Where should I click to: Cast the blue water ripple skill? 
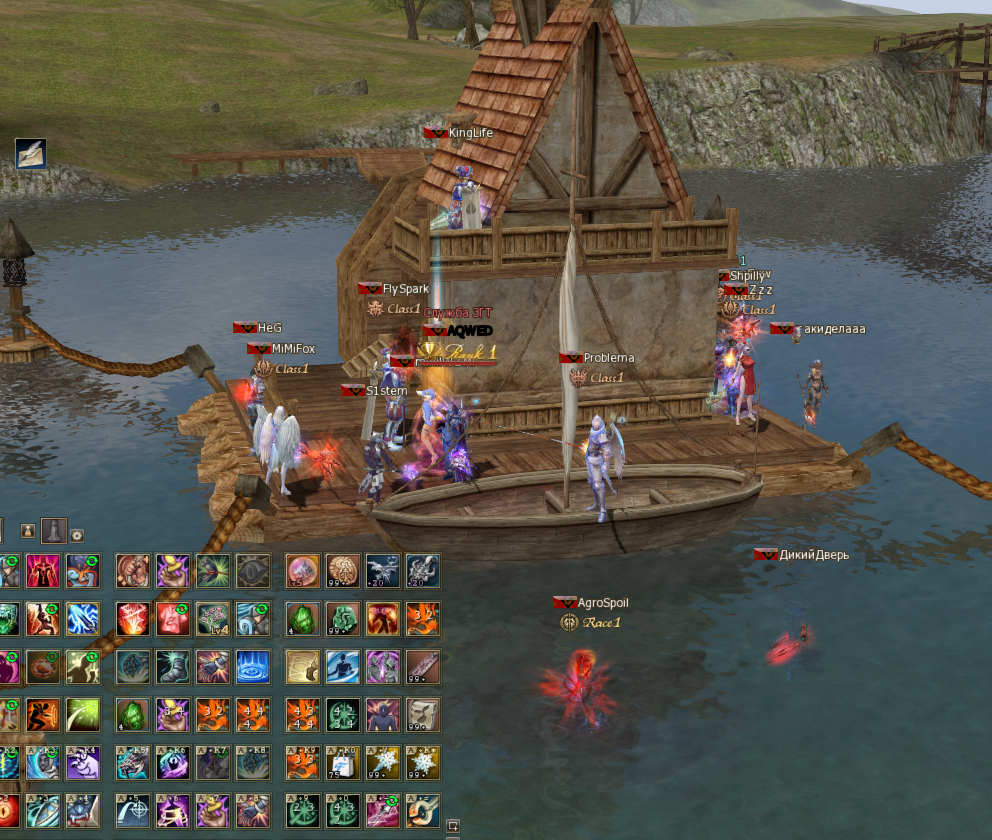pyautogui.click(x=252, y=666)
